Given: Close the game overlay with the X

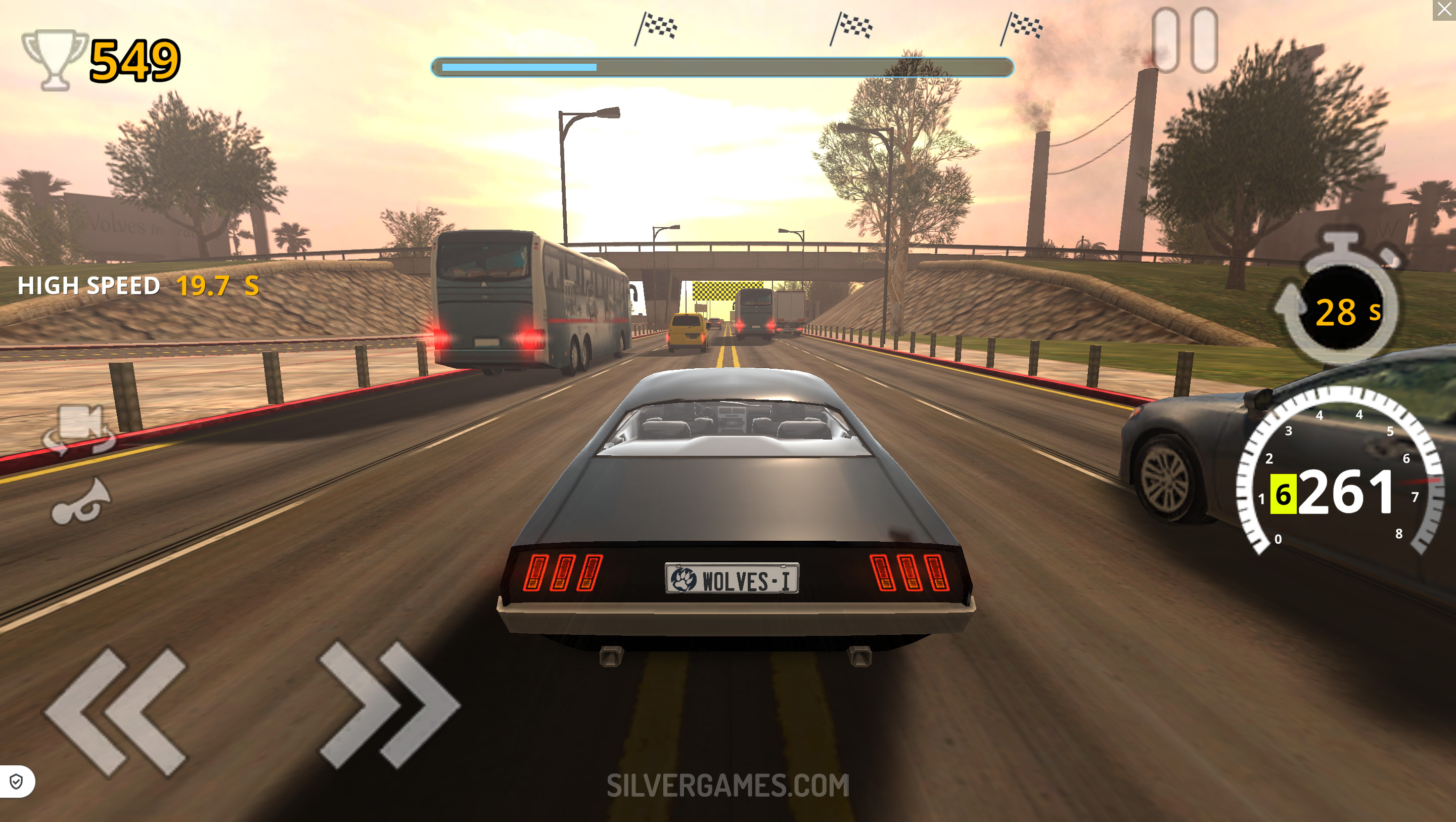Looking at the screenshot, I should [1444, 10].
